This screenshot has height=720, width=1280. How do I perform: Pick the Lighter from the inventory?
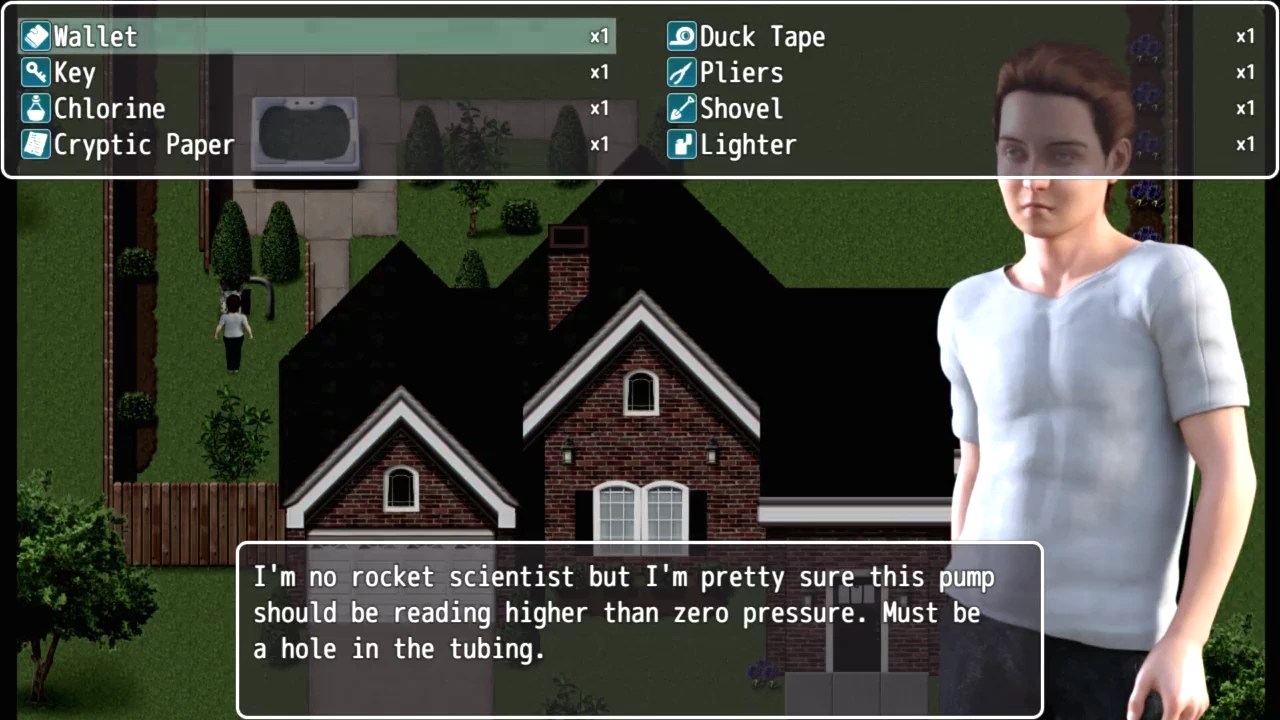point(748,145)
